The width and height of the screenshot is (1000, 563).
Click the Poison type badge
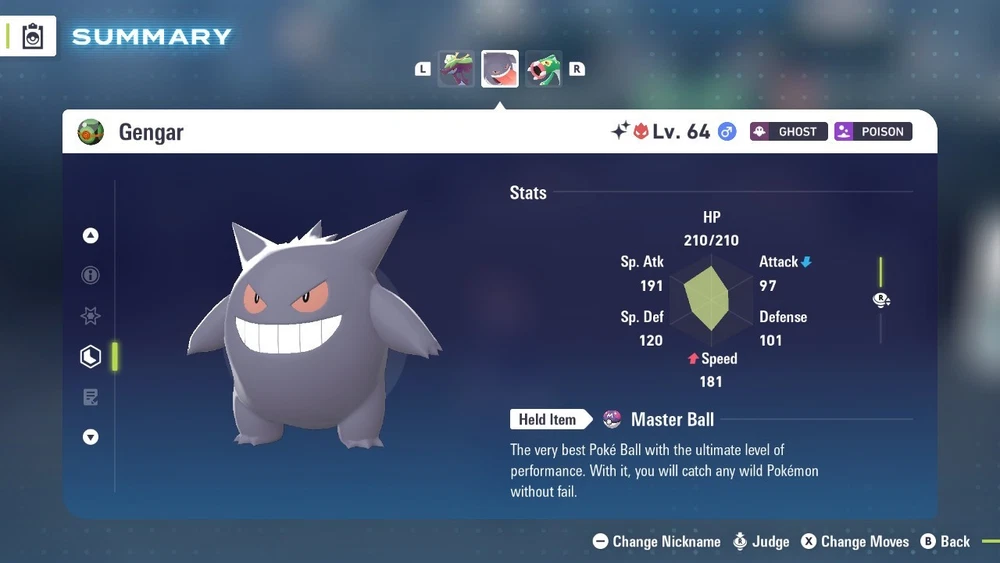[872, 131]
